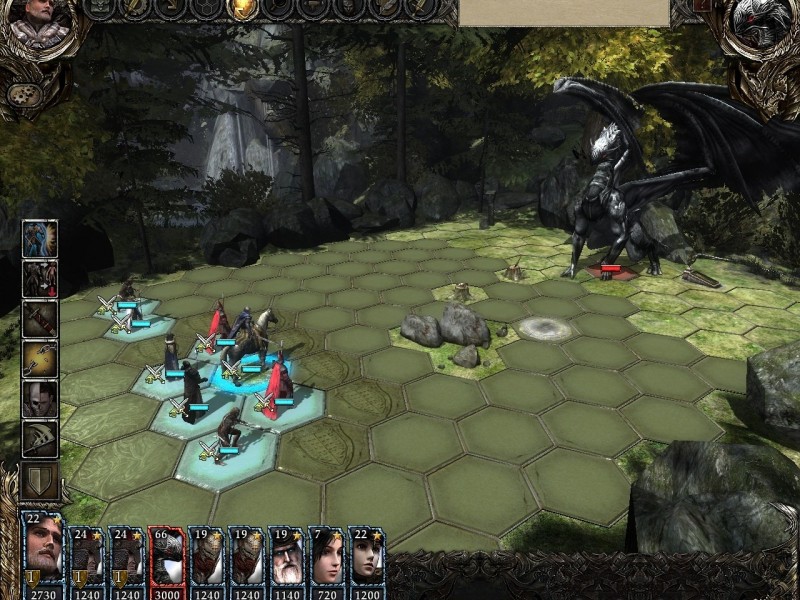This screenshot has height=600, width=800.
Task: Select the glowing warrior ability icon
Action: click(x=40, y=238)
